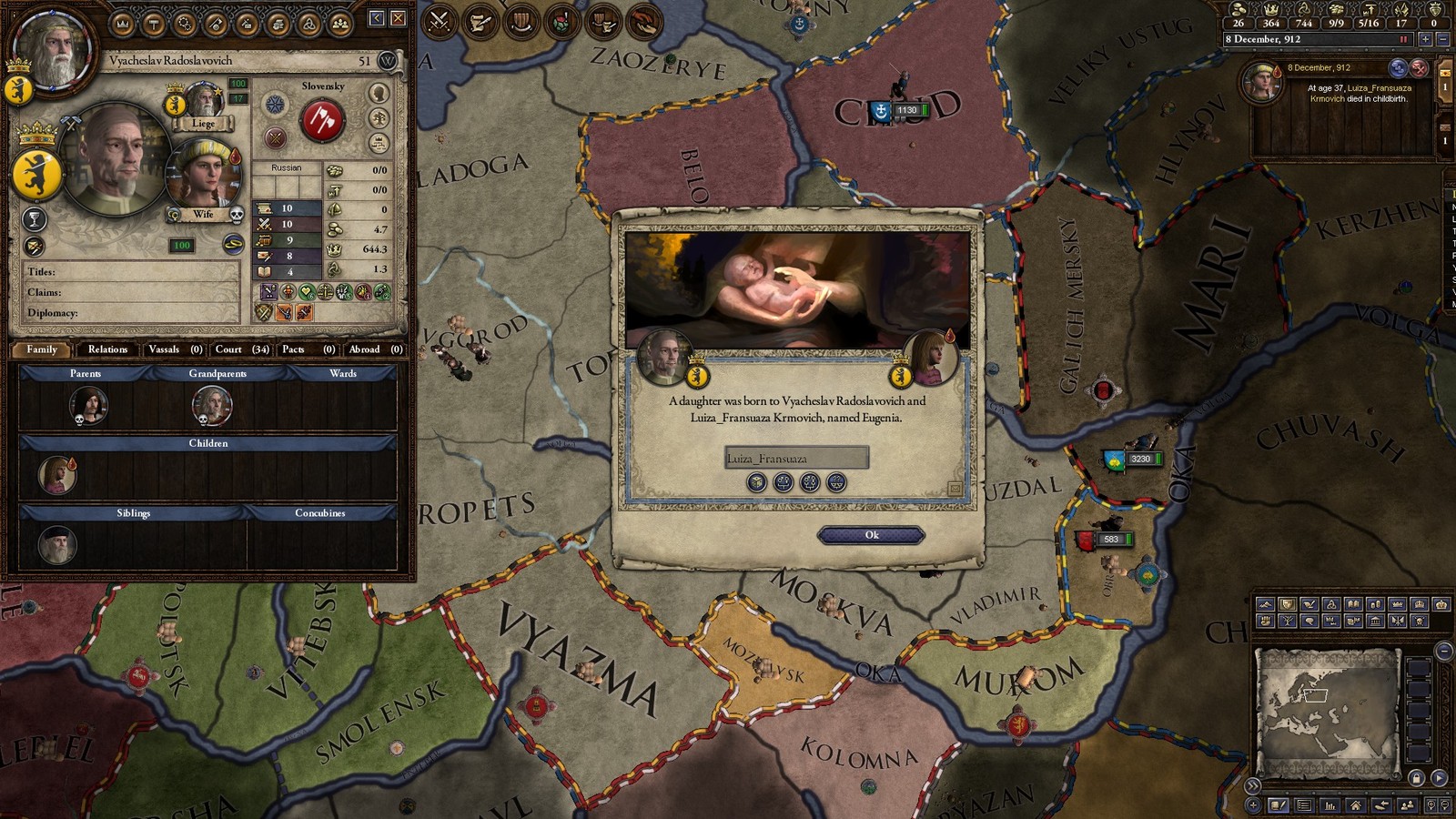The width and height of the screenshot is (1456, 819).
Task: Select the mother's portrait in the event window
Action: pos(928,357)
